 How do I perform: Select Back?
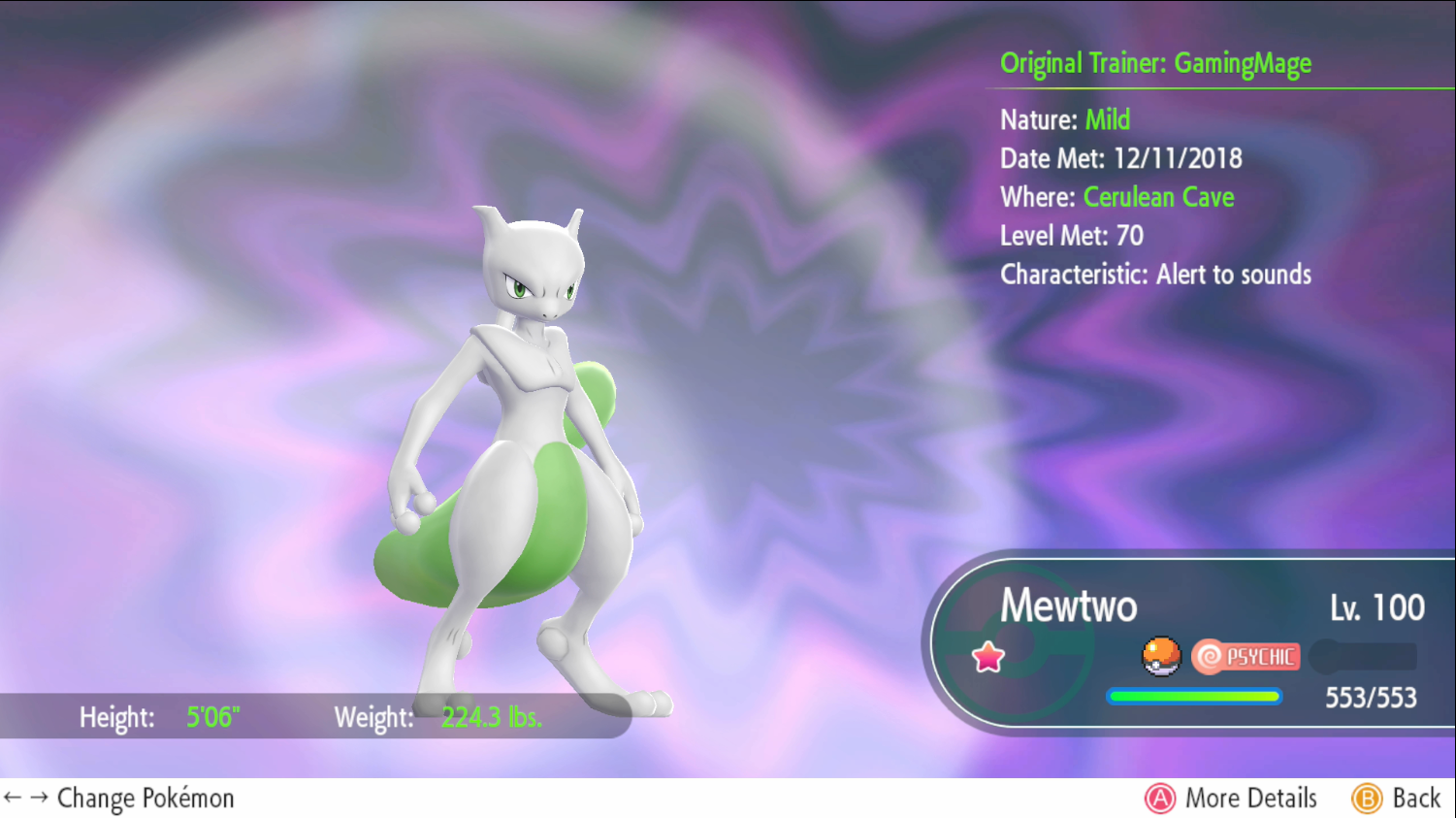coord(1397,798)
